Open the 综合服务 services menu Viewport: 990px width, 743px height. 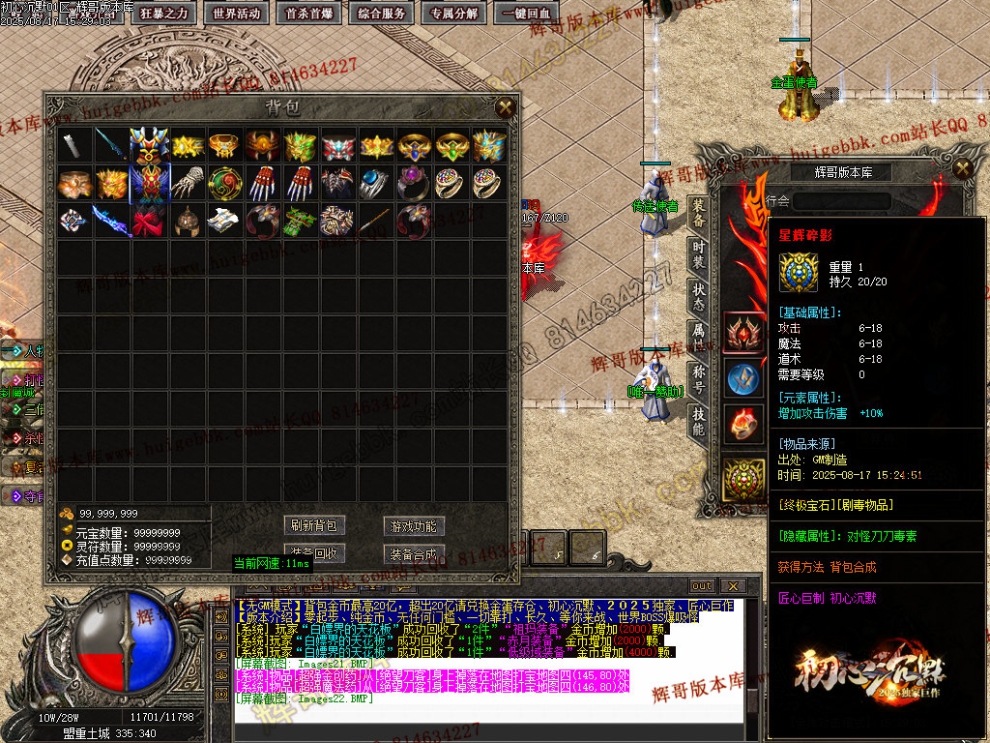[381, 13]
